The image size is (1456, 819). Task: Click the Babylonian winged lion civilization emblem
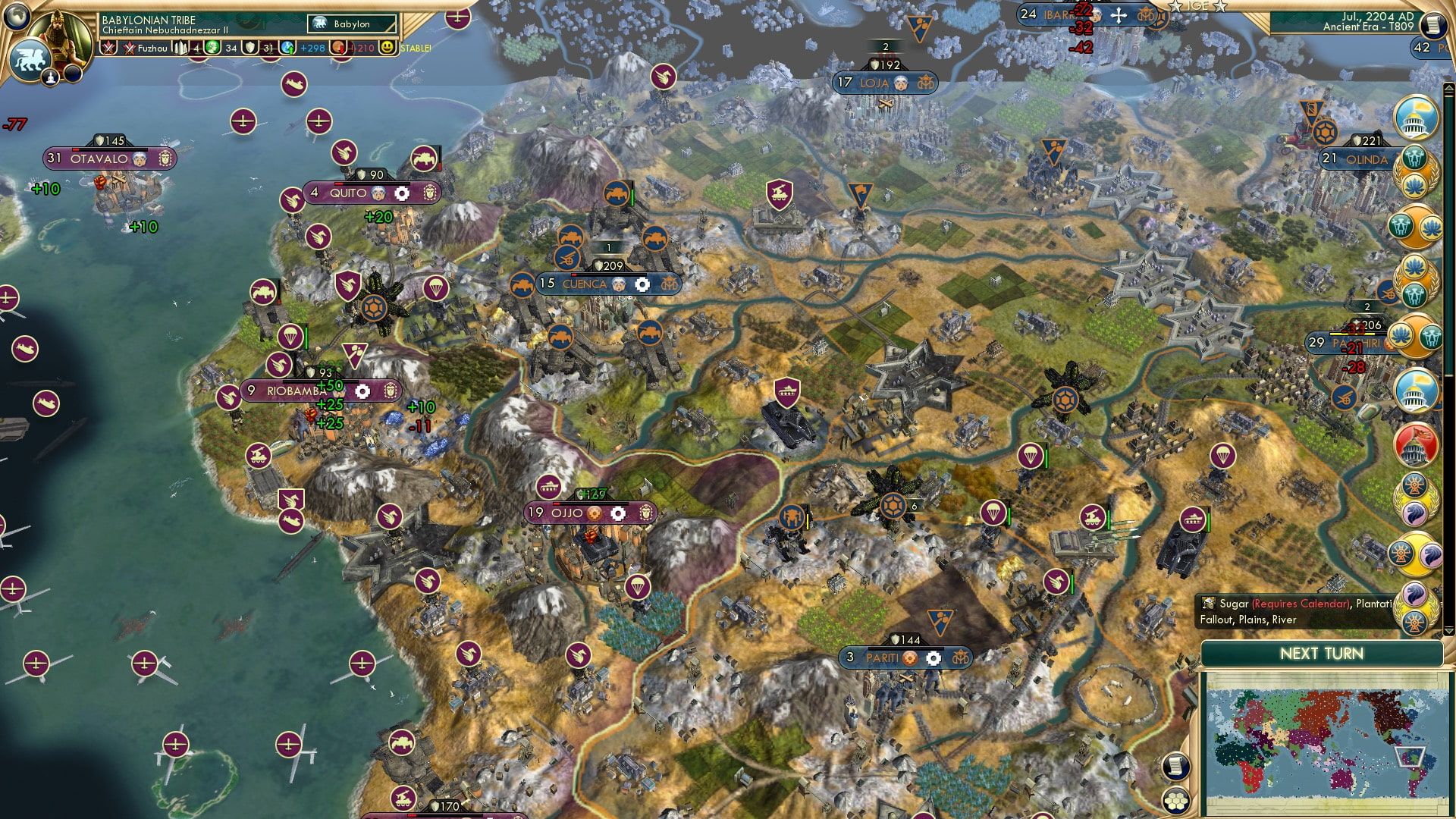pyautogui.click(x=29, y=61)
